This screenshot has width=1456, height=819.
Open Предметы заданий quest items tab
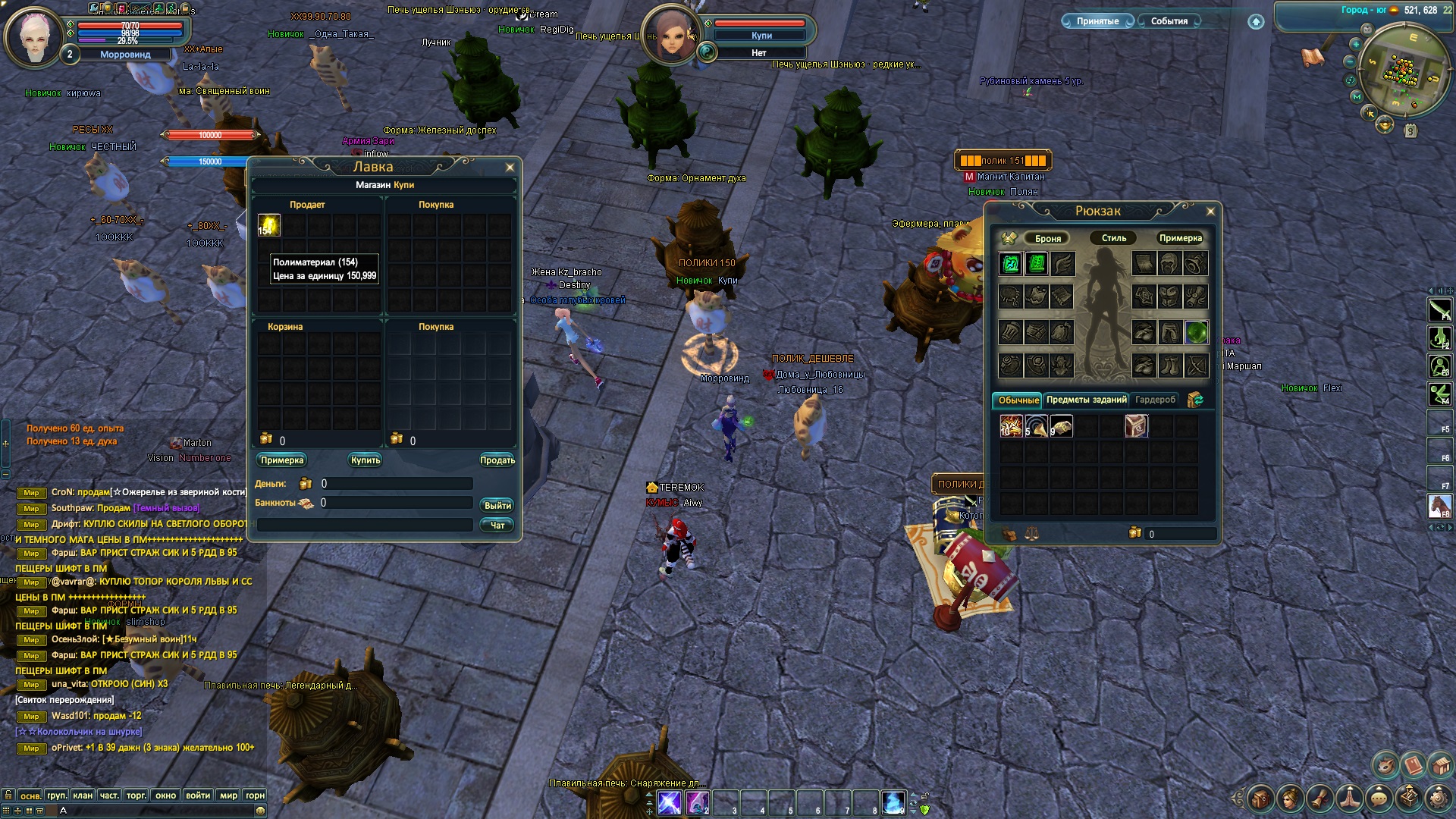pos(1086,400)
